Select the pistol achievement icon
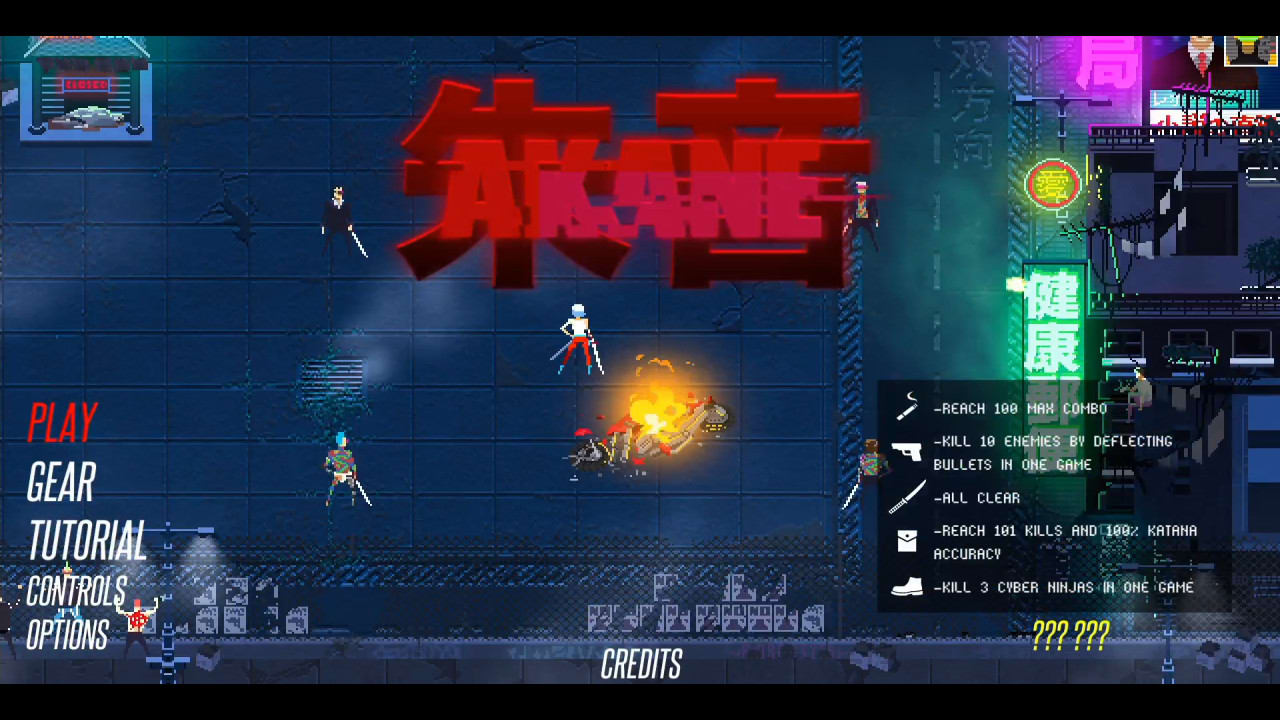This screenshot has height=720, width=1280. click(x=908, y=452)
